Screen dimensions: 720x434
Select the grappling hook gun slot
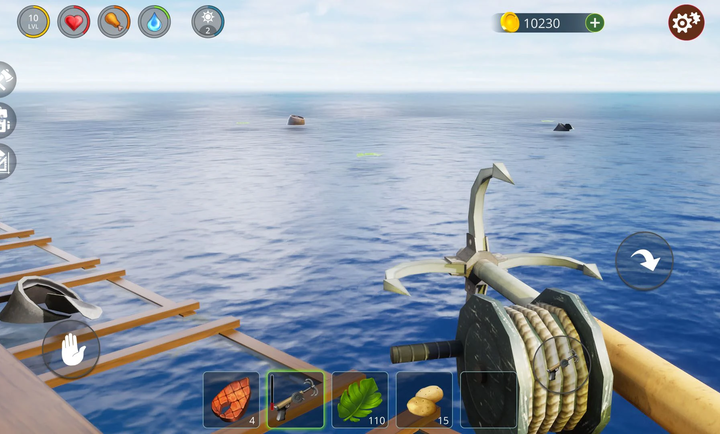(295, 400)
